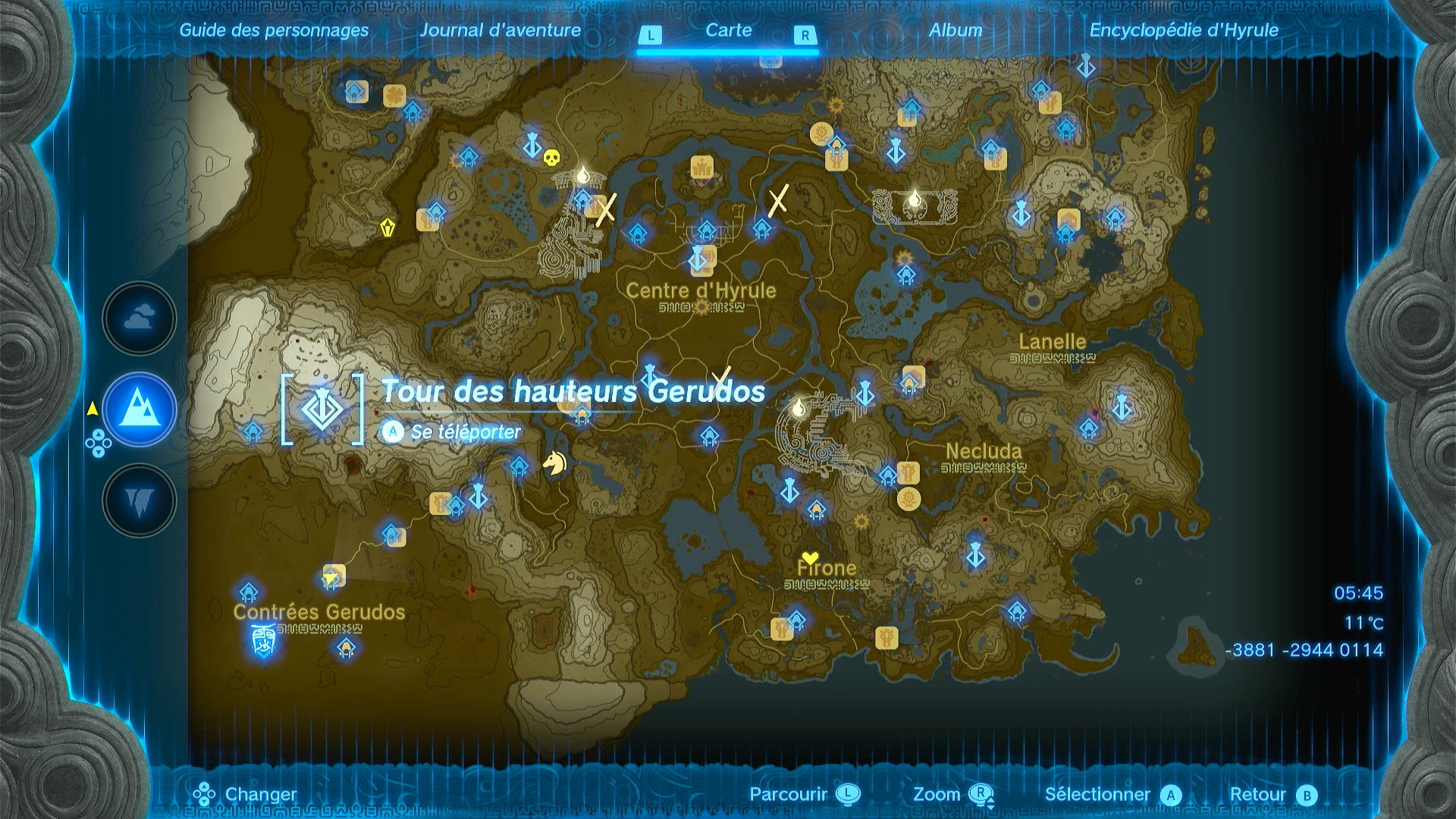Switch to the Album tab
Screen dimensions: 1456x819
[957, 31]
